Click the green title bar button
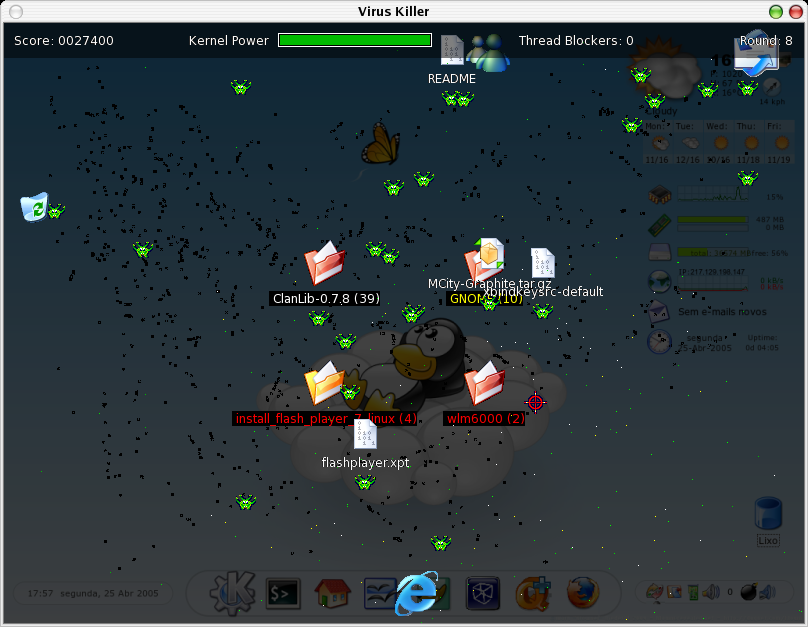 click(x=775, y=11)
